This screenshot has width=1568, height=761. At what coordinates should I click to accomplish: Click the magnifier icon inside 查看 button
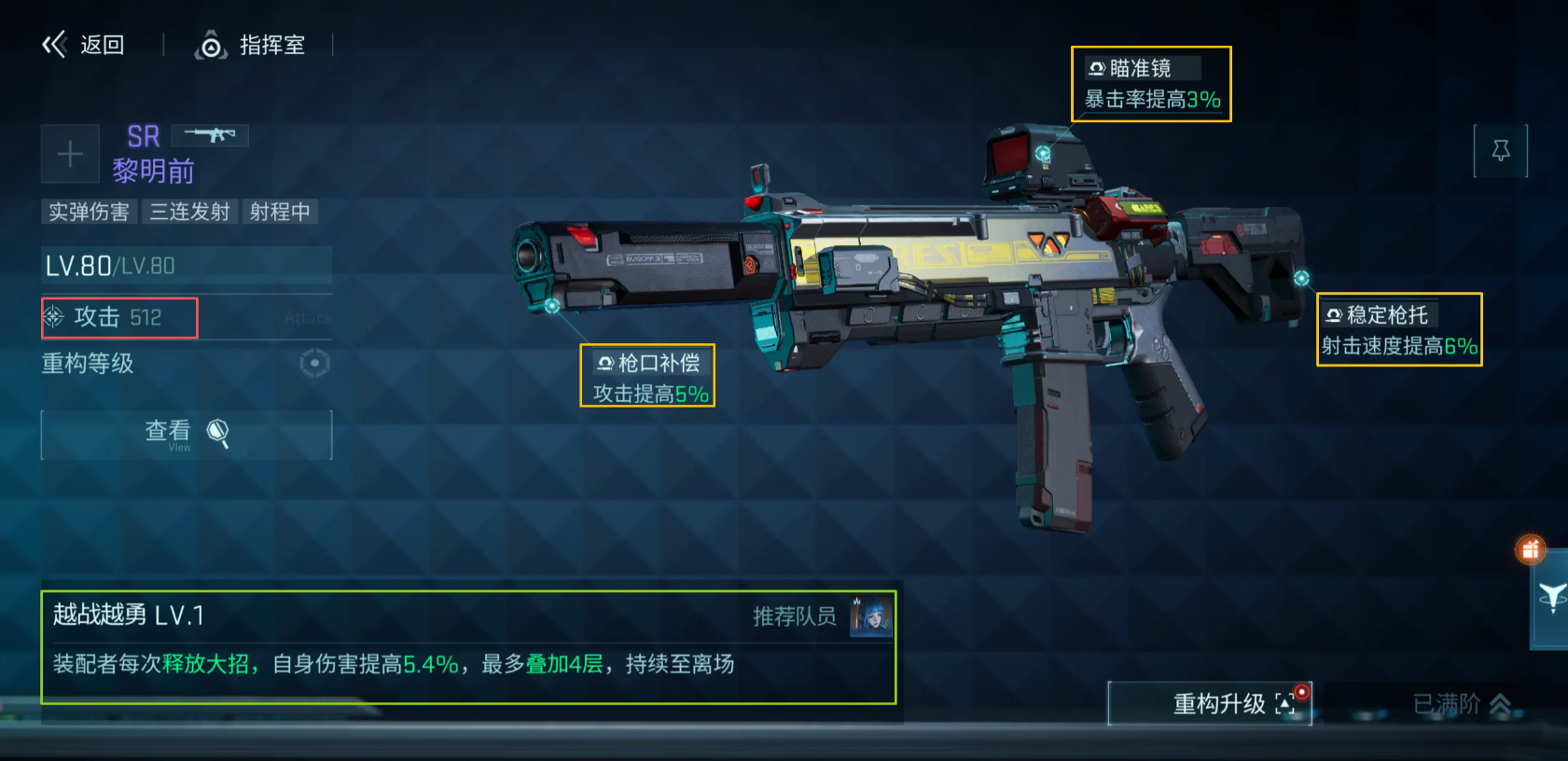point(218,432)
